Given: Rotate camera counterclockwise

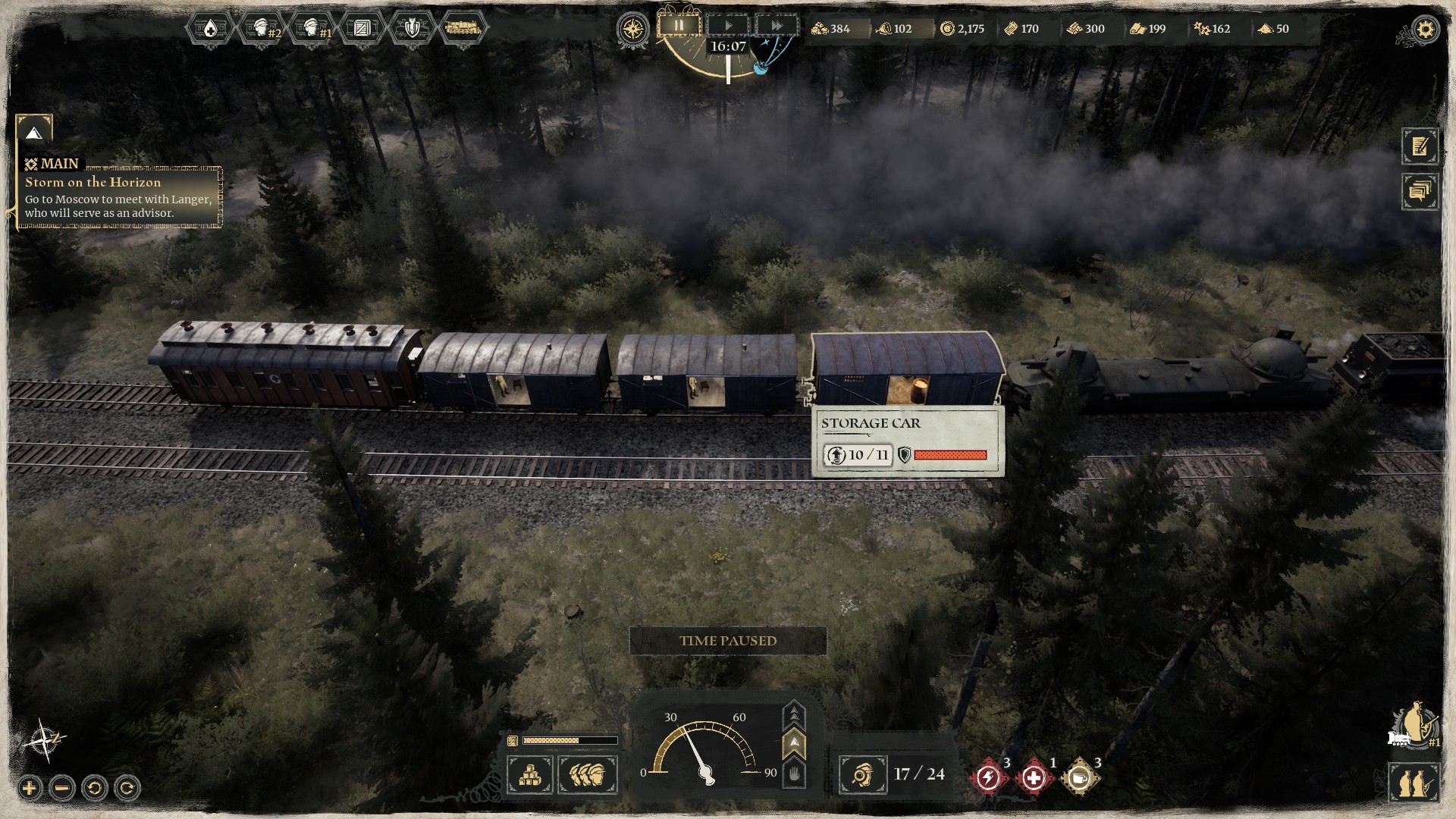Looking at the screenshot, I should click(95, 789).
